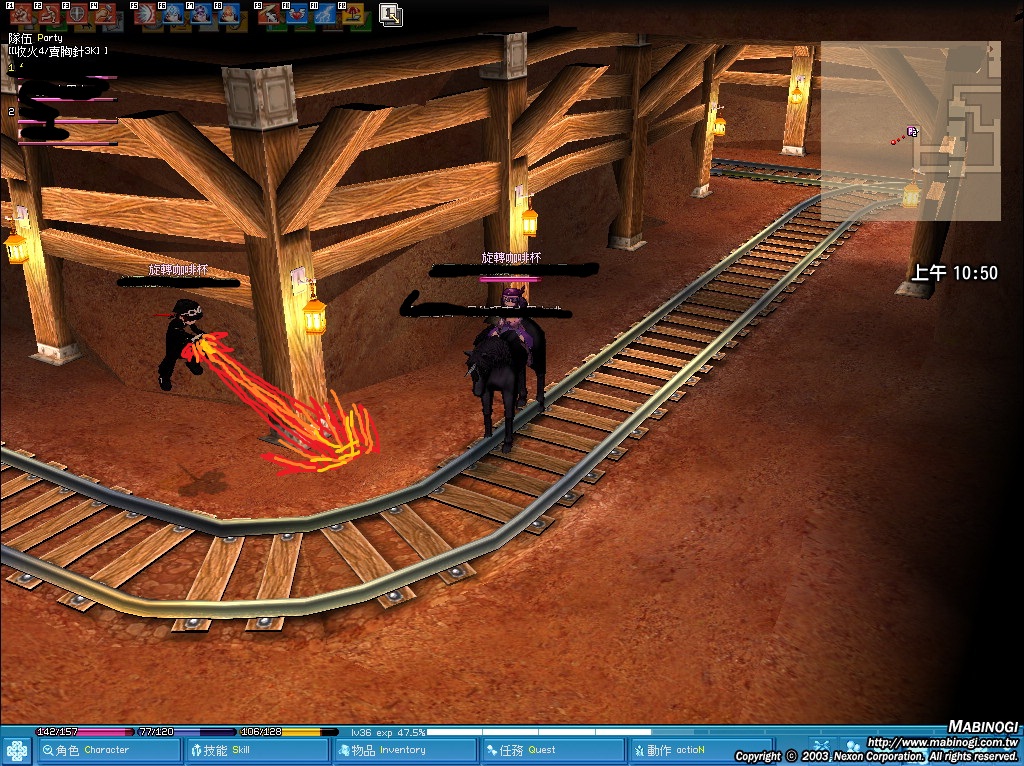Activate the F3 shield defense skill

(x=76, y=14)
